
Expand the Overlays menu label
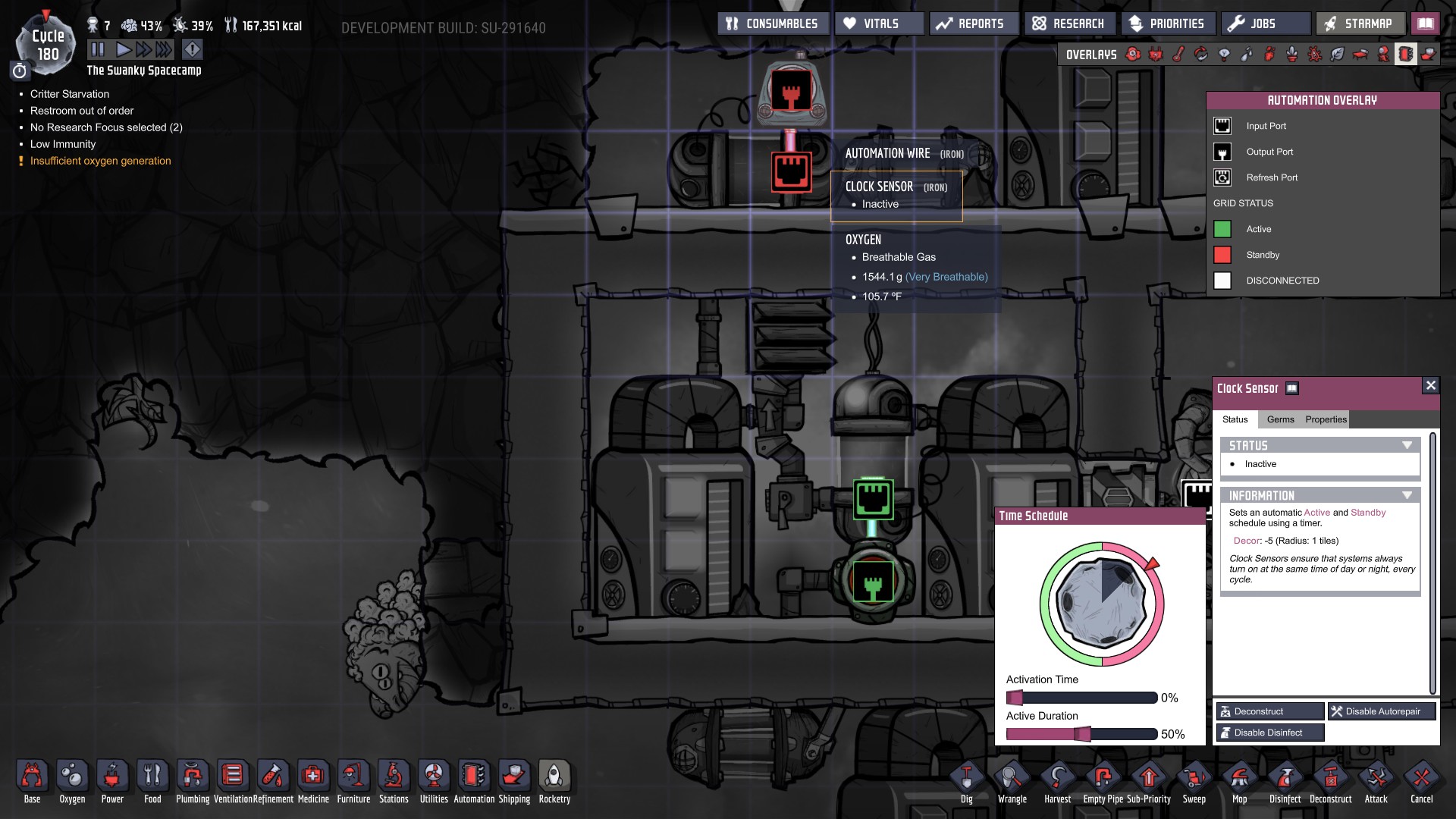pos(1090,54)
